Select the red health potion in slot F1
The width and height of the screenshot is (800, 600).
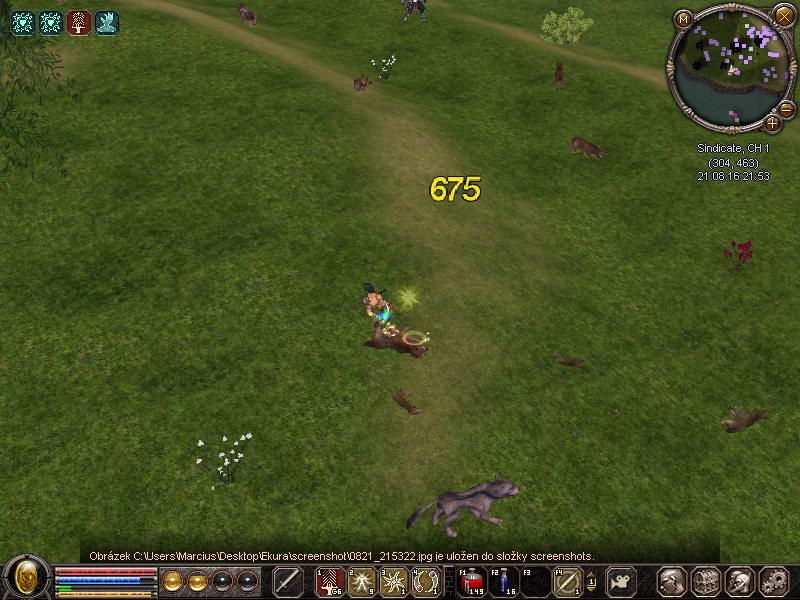(474, 581)
